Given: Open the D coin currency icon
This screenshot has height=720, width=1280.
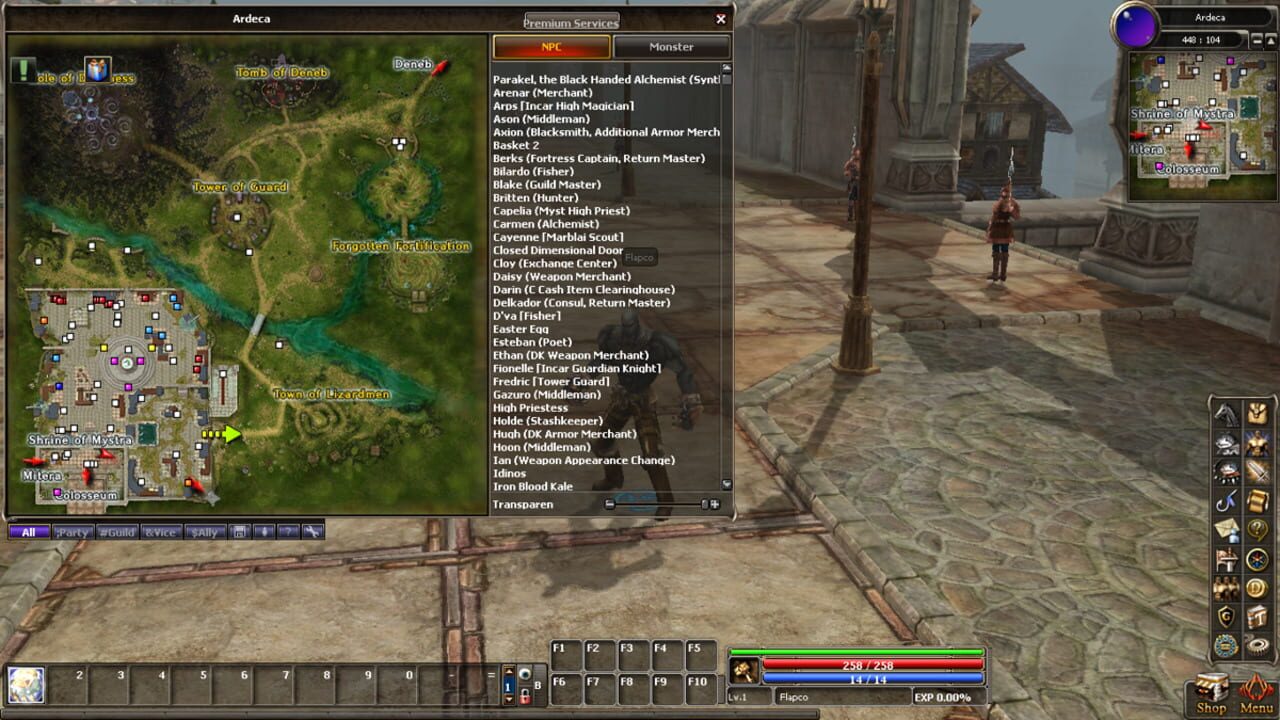Looking at the screenshot, I should coord(1257,588).
